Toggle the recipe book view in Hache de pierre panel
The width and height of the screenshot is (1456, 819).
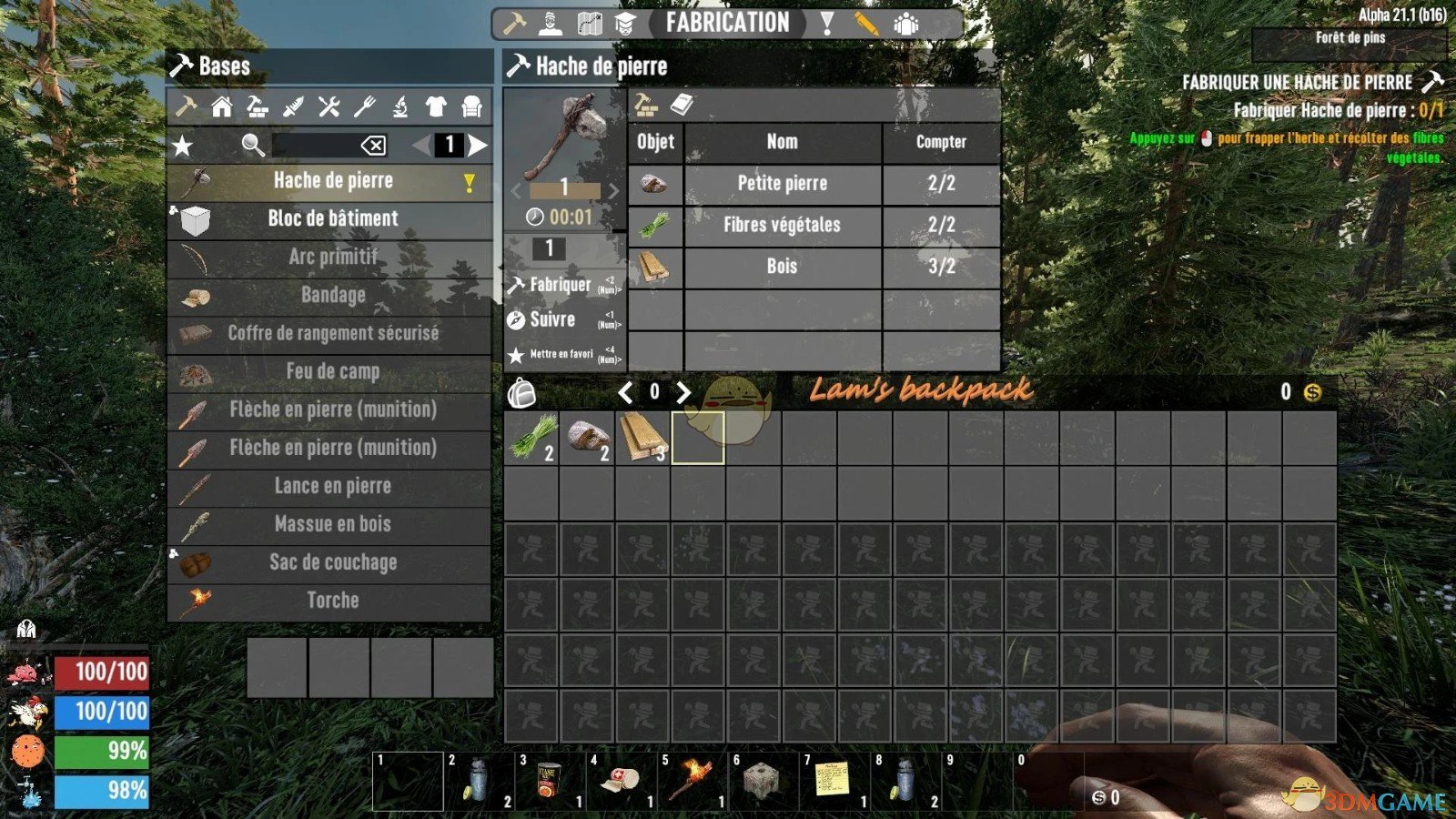click(x=682, y=105)
